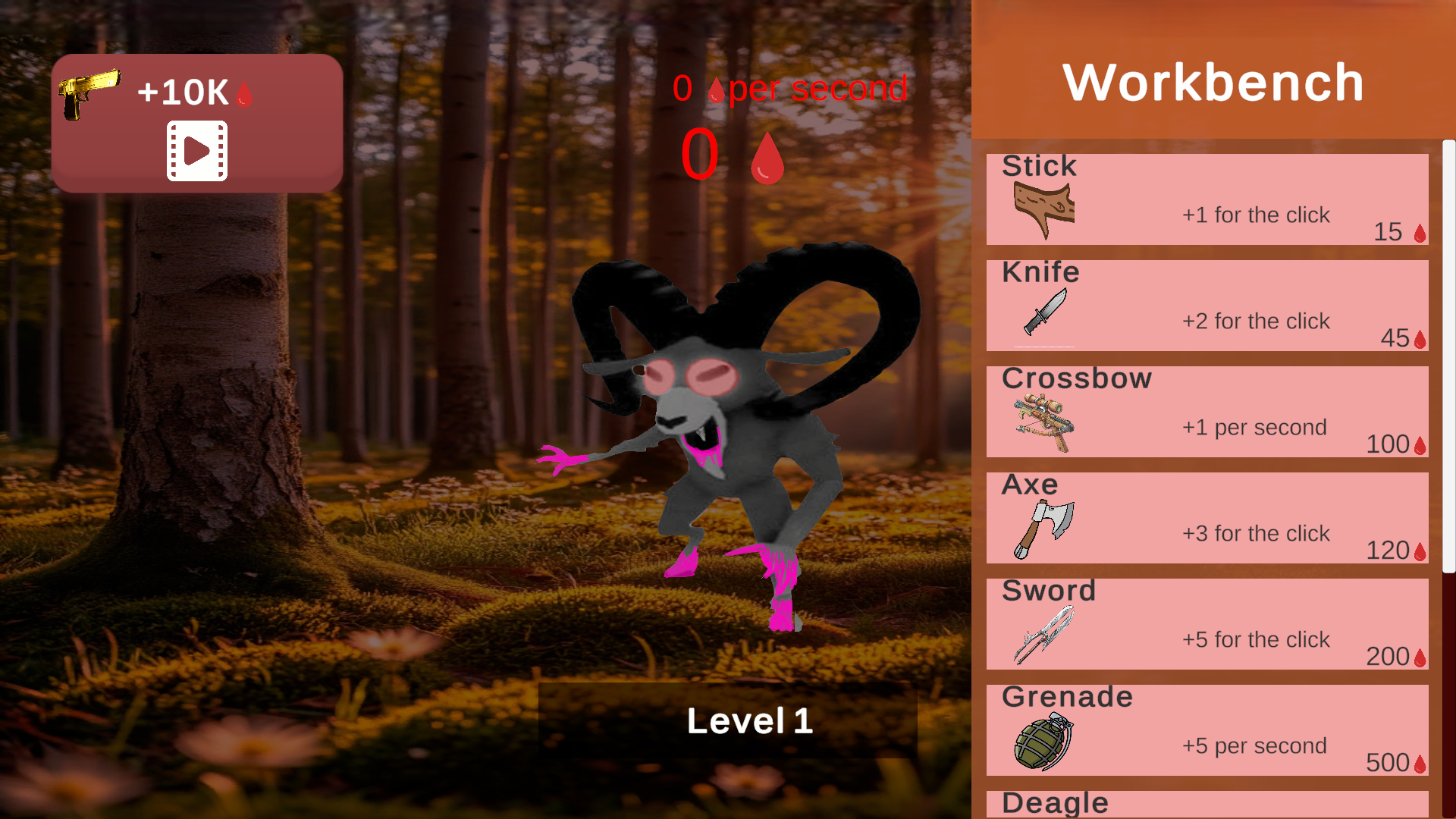Click the demonic goat to earn blood
This screenshot has height=819, width=1456.
728,455
